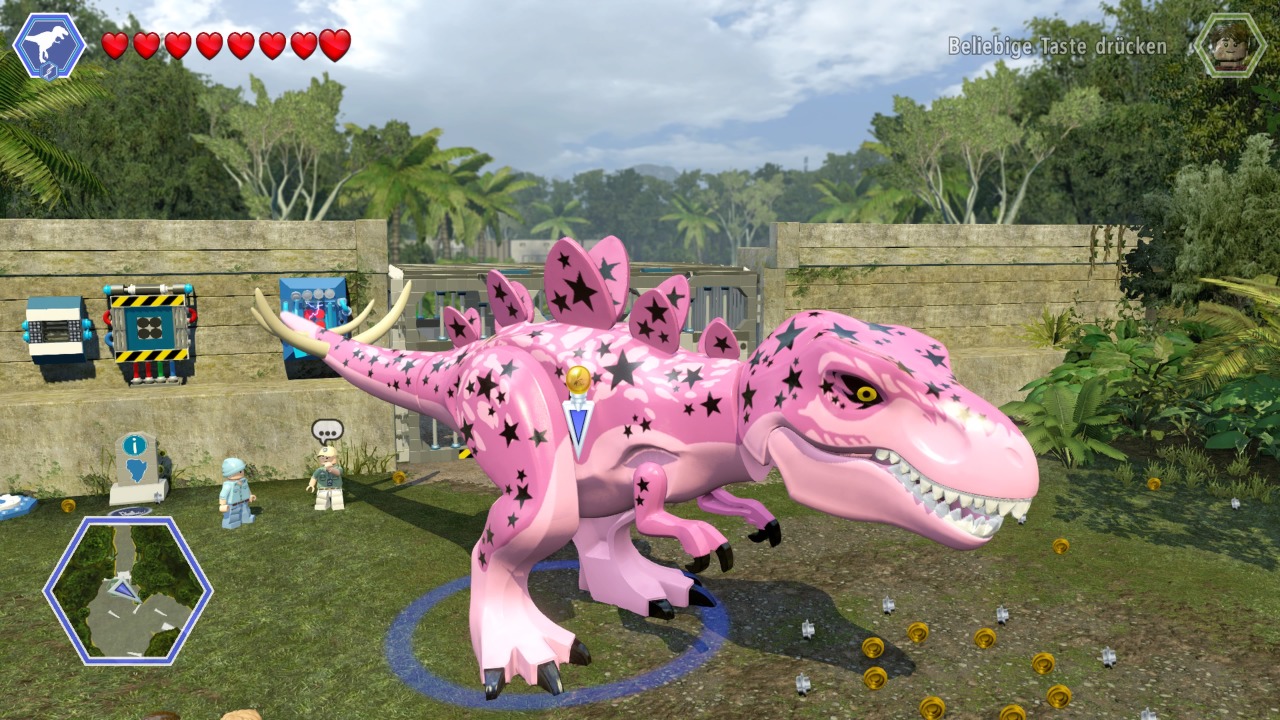Select the first red heart in the health bar
This screenshot has width=1280, height=720.
point(113,44)
